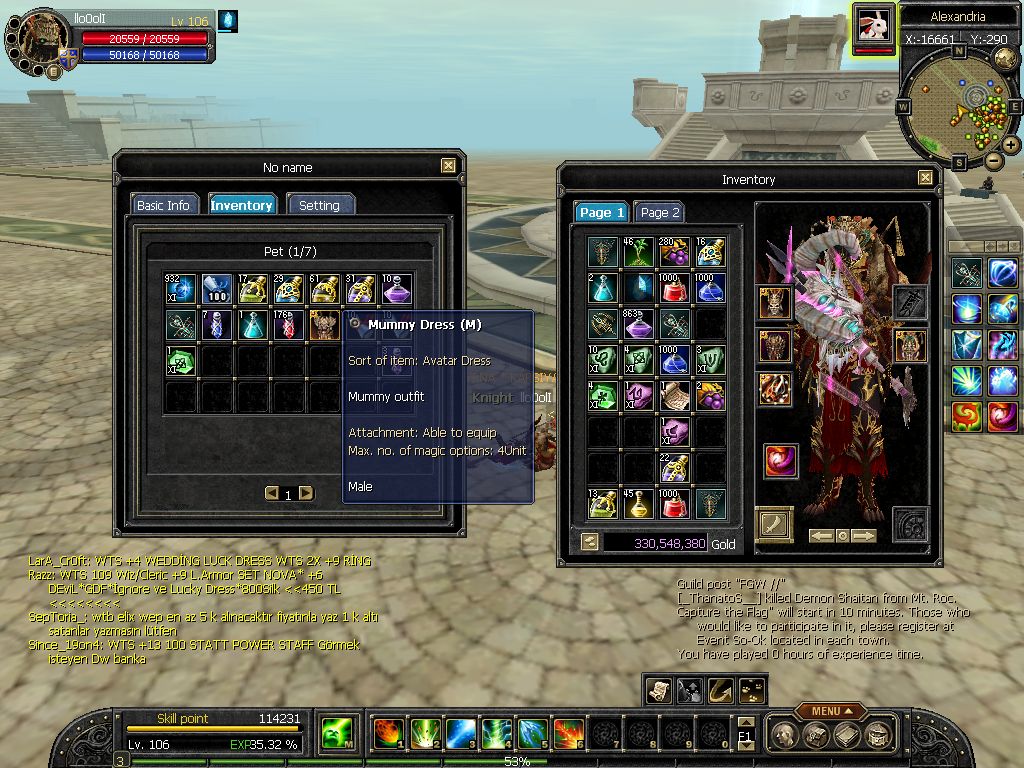Click the character portrait in the top corner

[40, 40]
